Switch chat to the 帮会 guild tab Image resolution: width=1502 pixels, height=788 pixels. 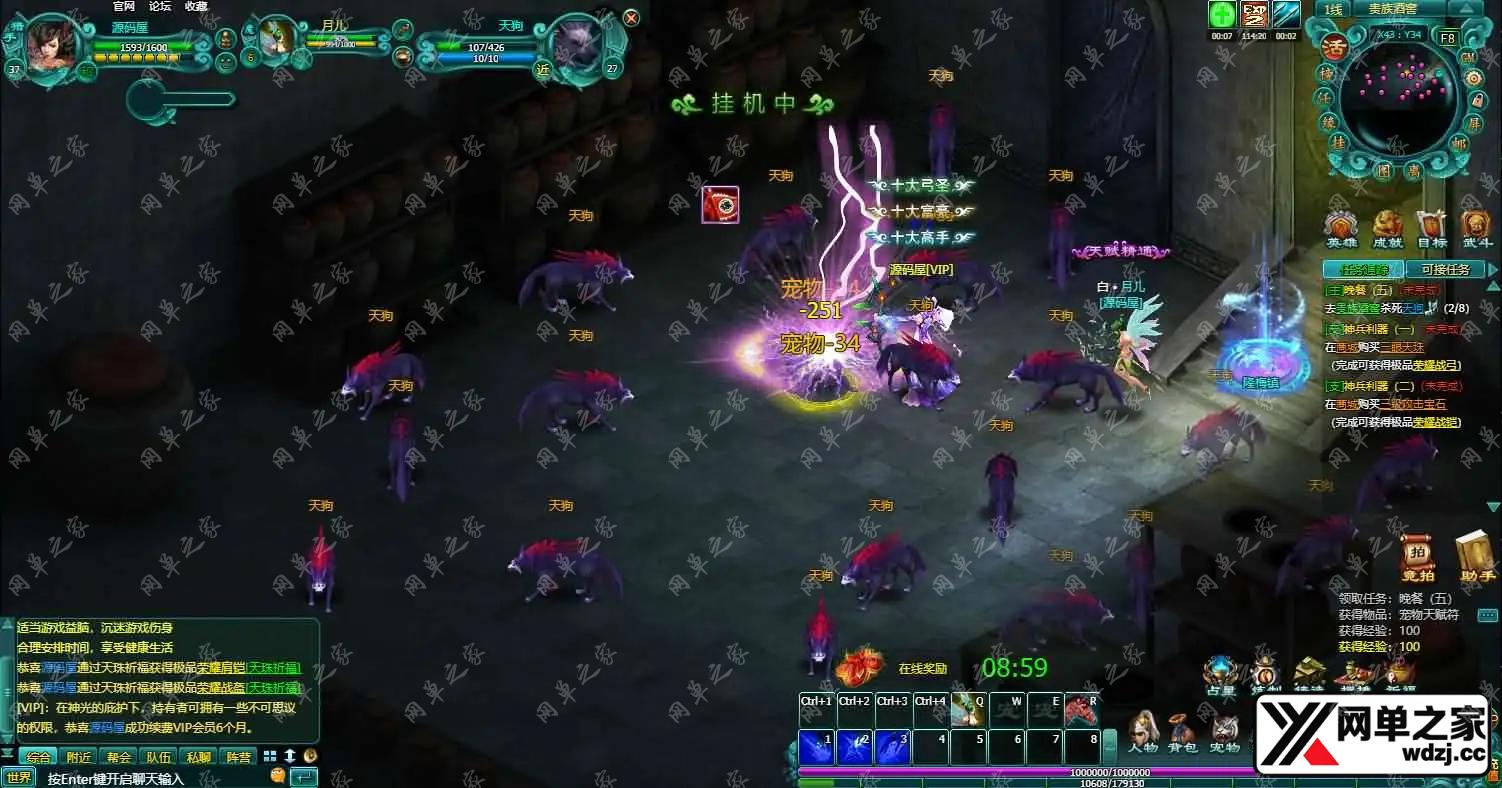(120, 757)
